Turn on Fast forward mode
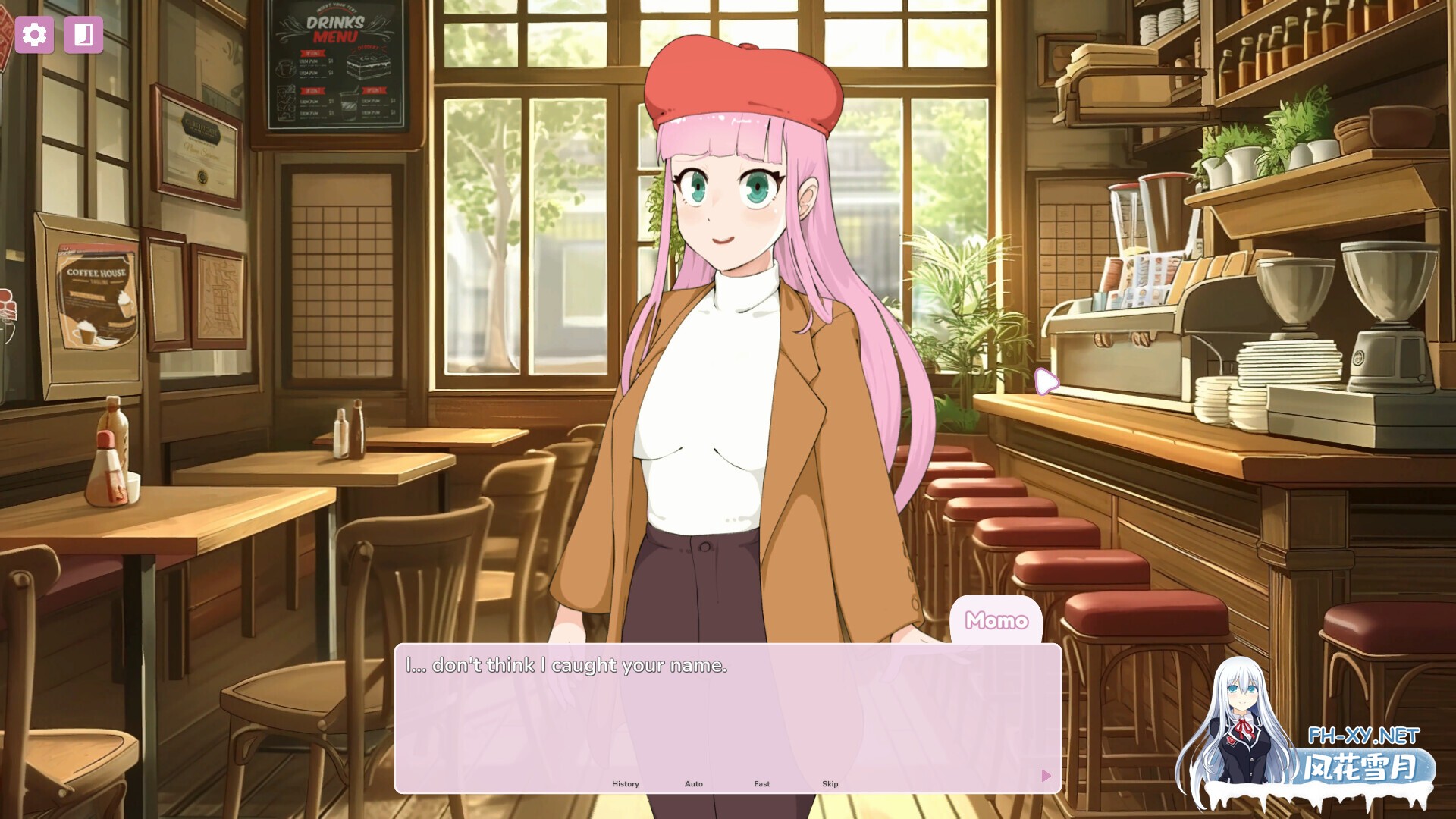Viewport: 1456px width, 819px height. tap(761, 783)
